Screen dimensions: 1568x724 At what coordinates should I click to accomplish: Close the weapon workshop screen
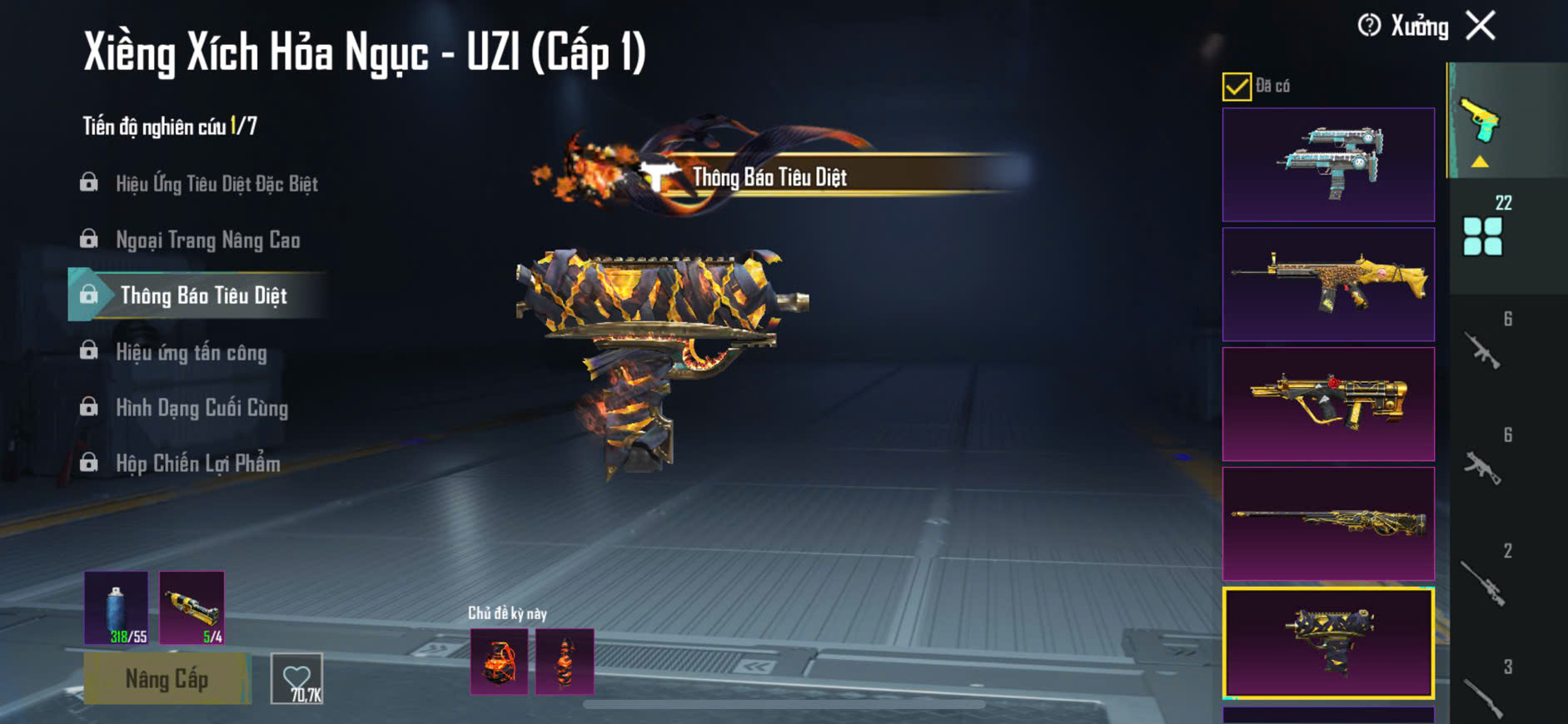[1481, 26]
